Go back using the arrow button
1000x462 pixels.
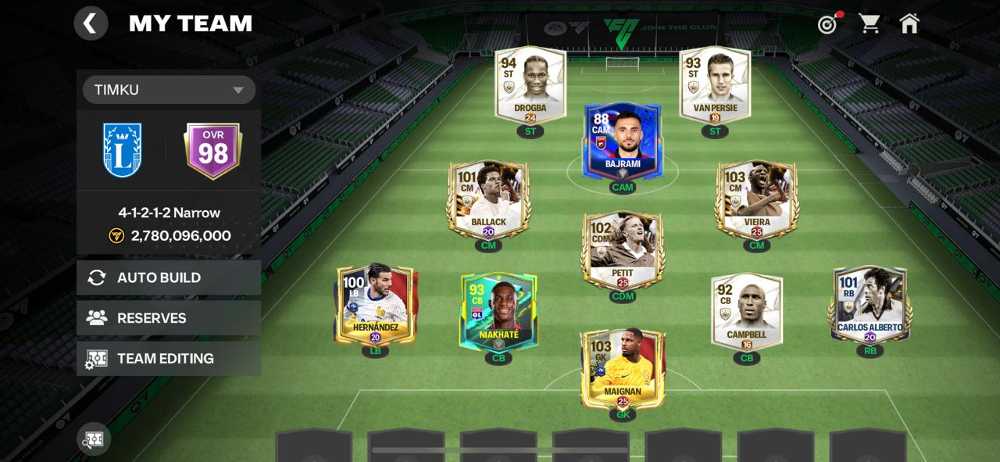tap(91, 23)
